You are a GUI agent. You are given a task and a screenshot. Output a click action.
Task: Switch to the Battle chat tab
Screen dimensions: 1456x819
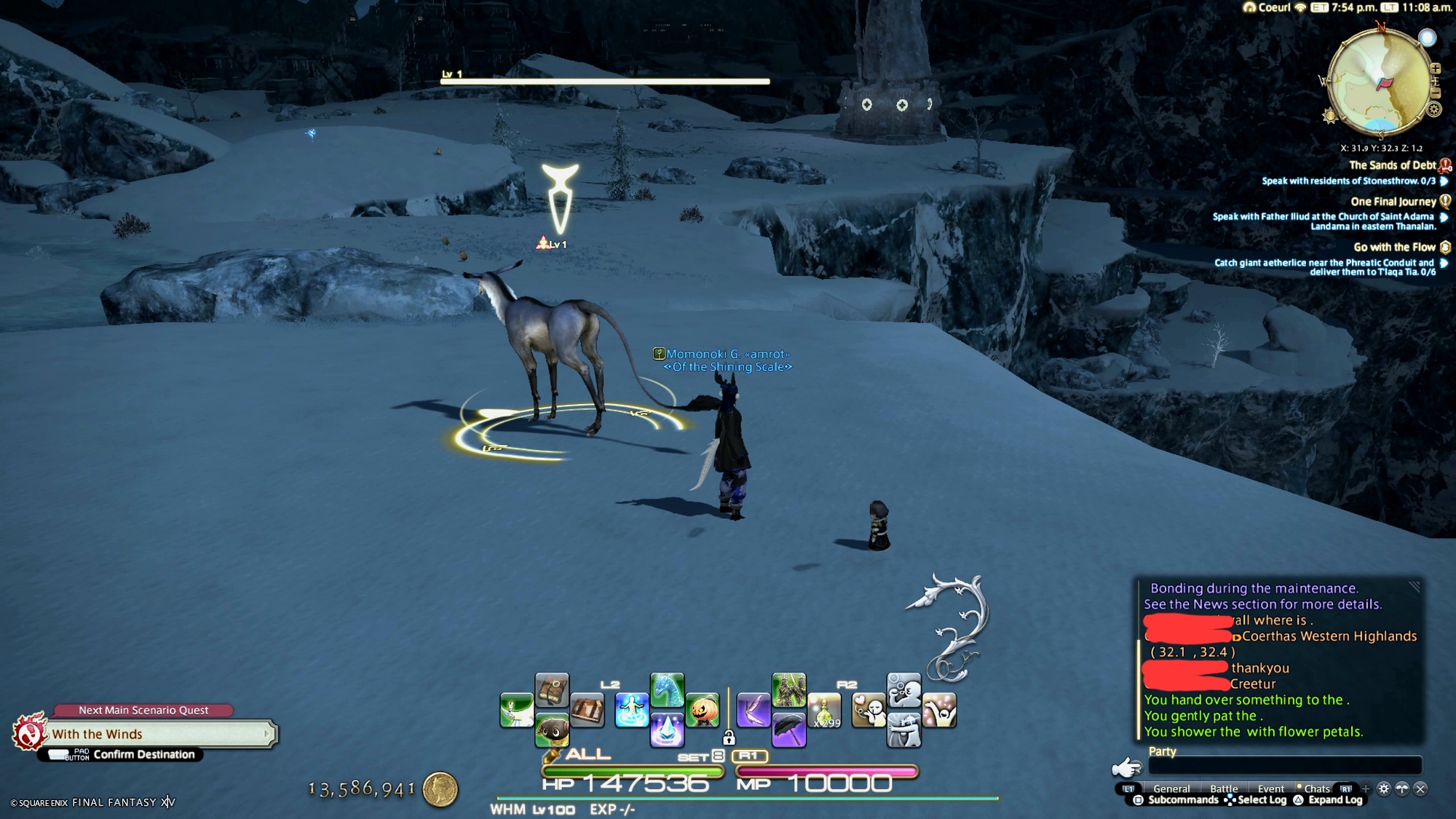pyautogui.click(x=1224, y=788)
